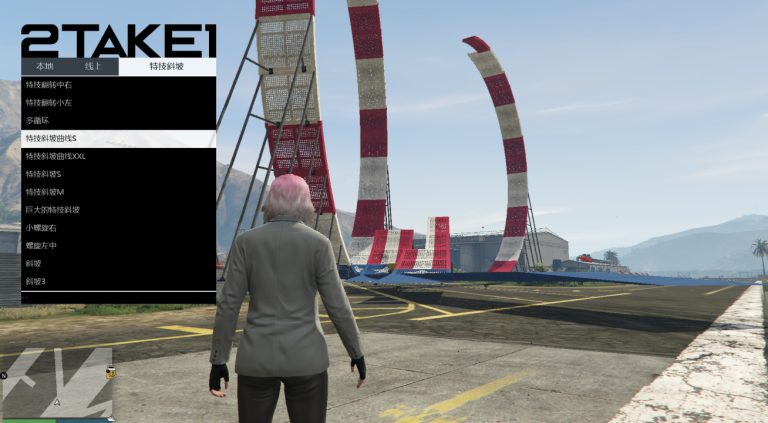Select the 小螺旋右 entry
768x423 pixels.
click(118, 228)
